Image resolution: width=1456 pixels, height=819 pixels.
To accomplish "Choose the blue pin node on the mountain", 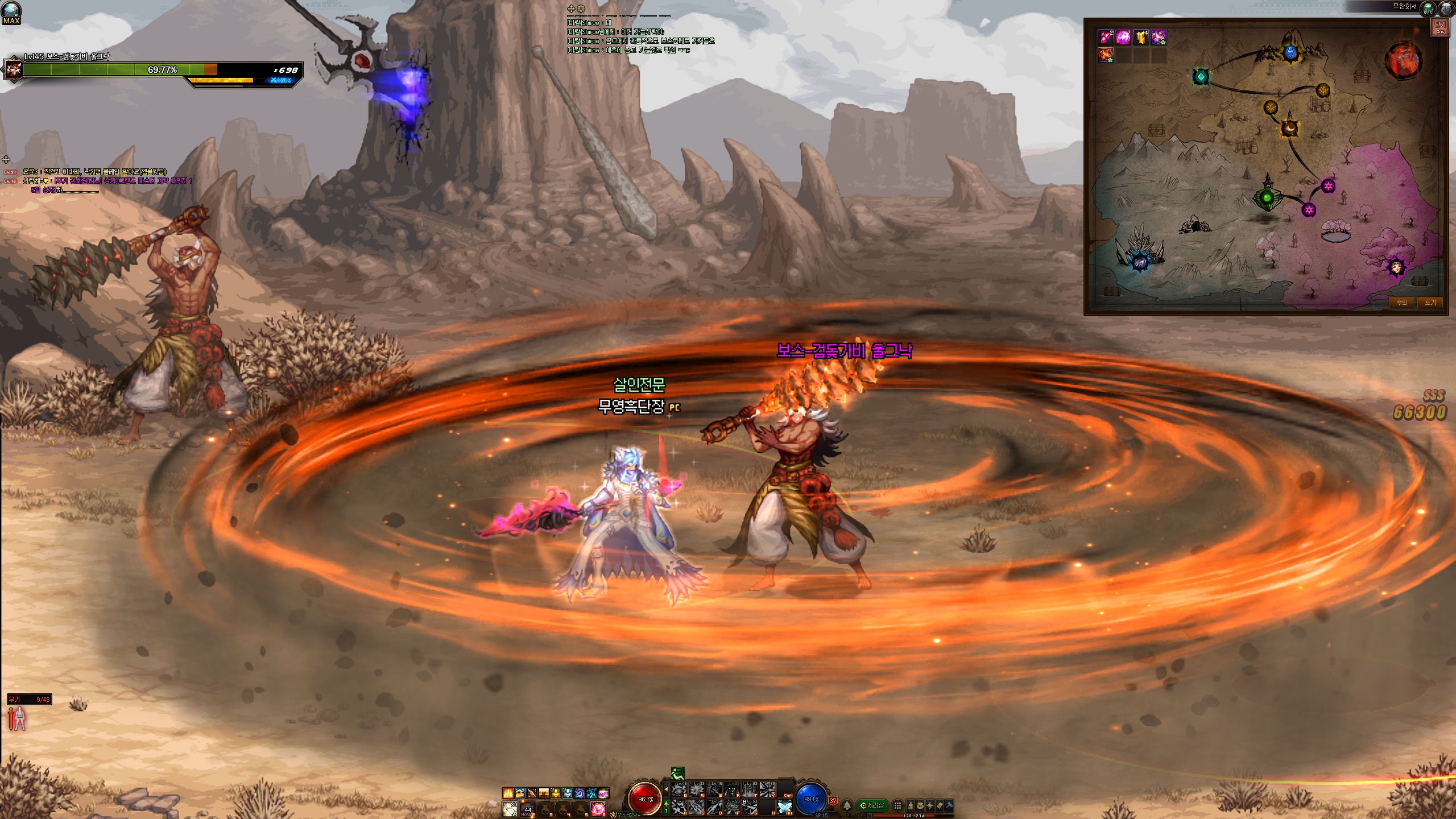I will 1290,53.
